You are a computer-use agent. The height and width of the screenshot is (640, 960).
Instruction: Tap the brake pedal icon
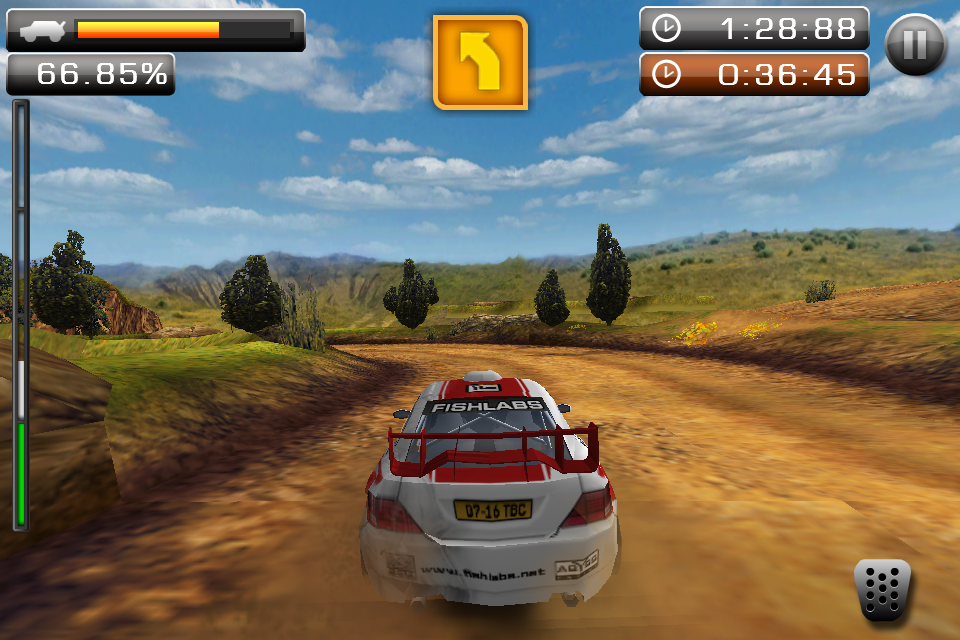pos(882,590)
